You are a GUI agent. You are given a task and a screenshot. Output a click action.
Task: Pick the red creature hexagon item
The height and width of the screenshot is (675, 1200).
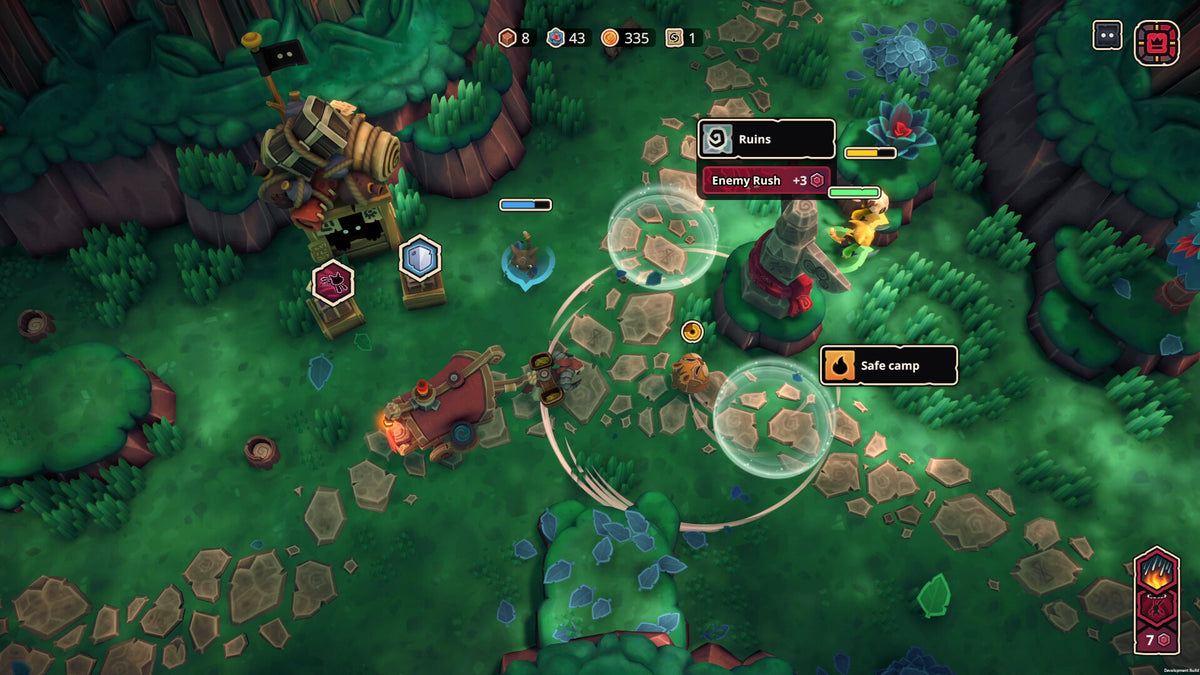(x=332, y=281)
